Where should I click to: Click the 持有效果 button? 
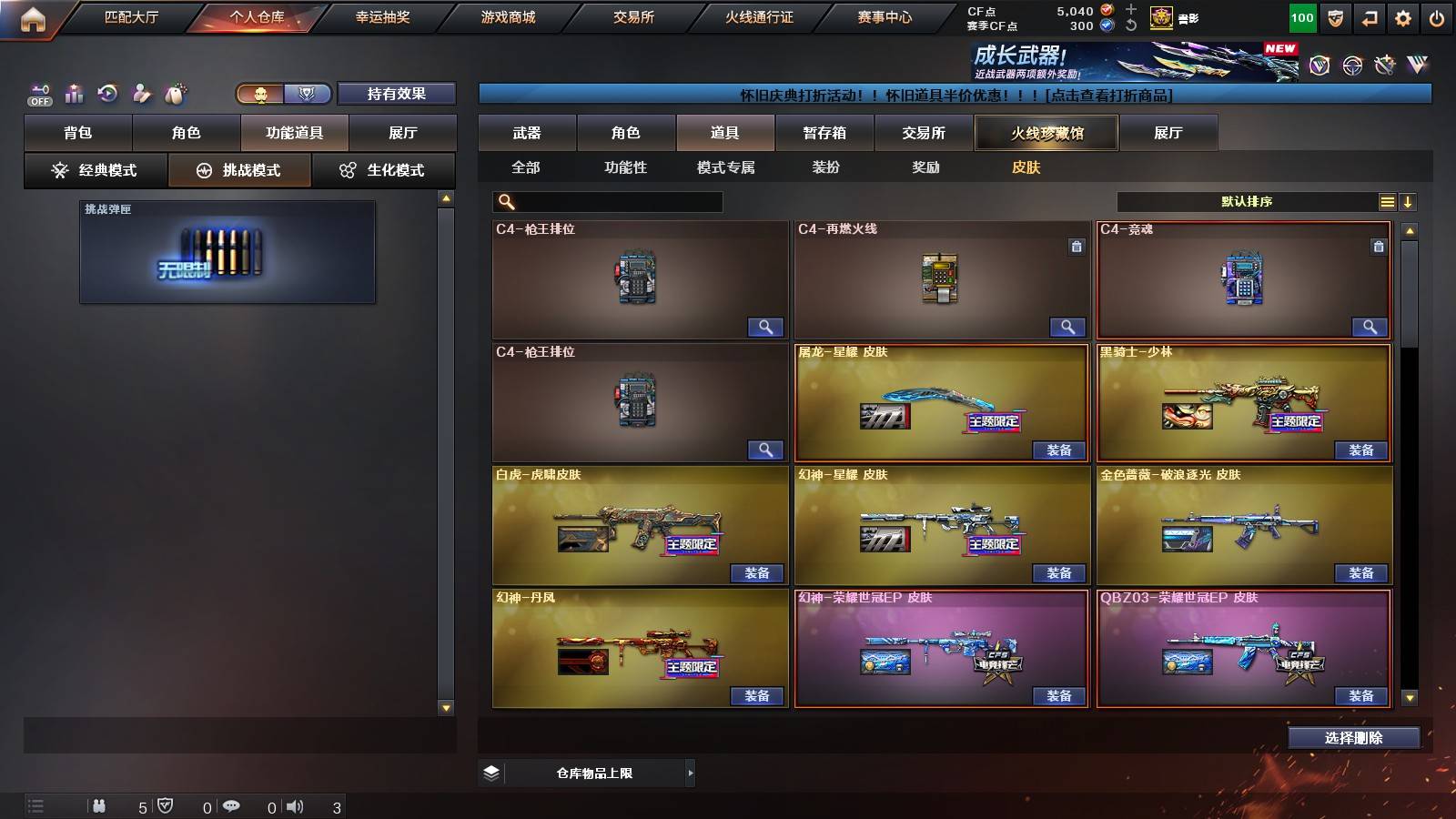[x=397, y=94]
